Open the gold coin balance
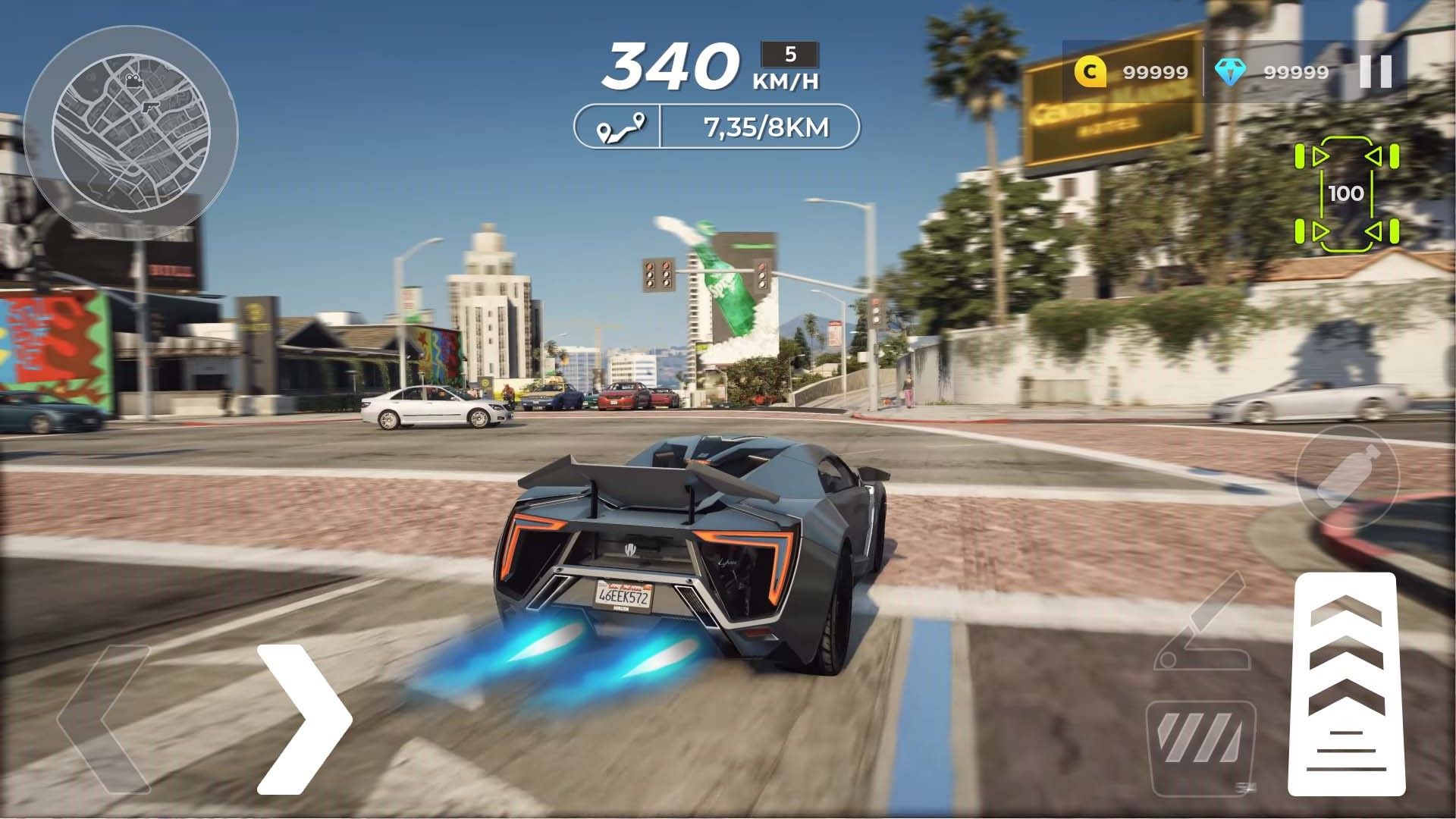 pos(1131,72)
